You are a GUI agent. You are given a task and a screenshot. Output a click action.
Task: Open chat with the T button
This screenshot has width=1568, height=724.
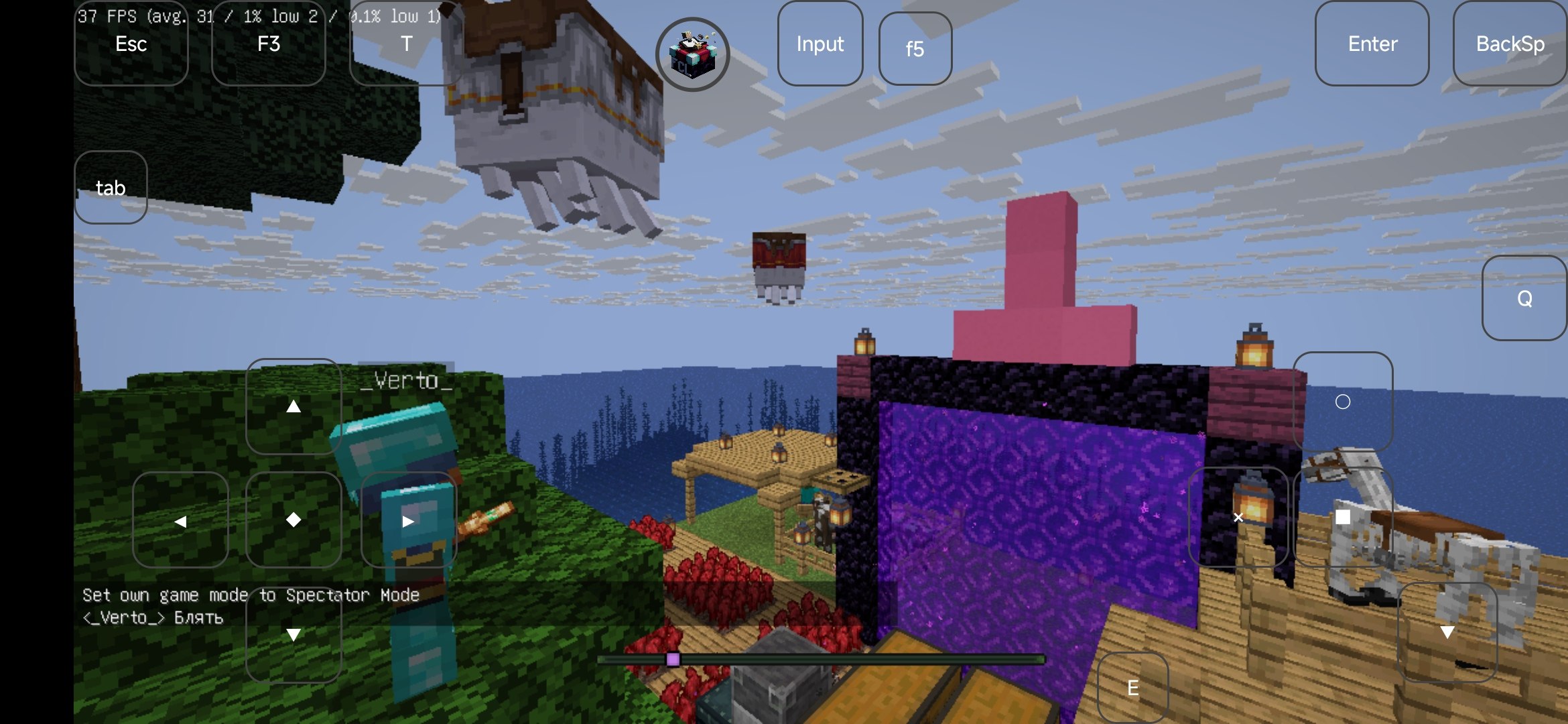(406, 44)
